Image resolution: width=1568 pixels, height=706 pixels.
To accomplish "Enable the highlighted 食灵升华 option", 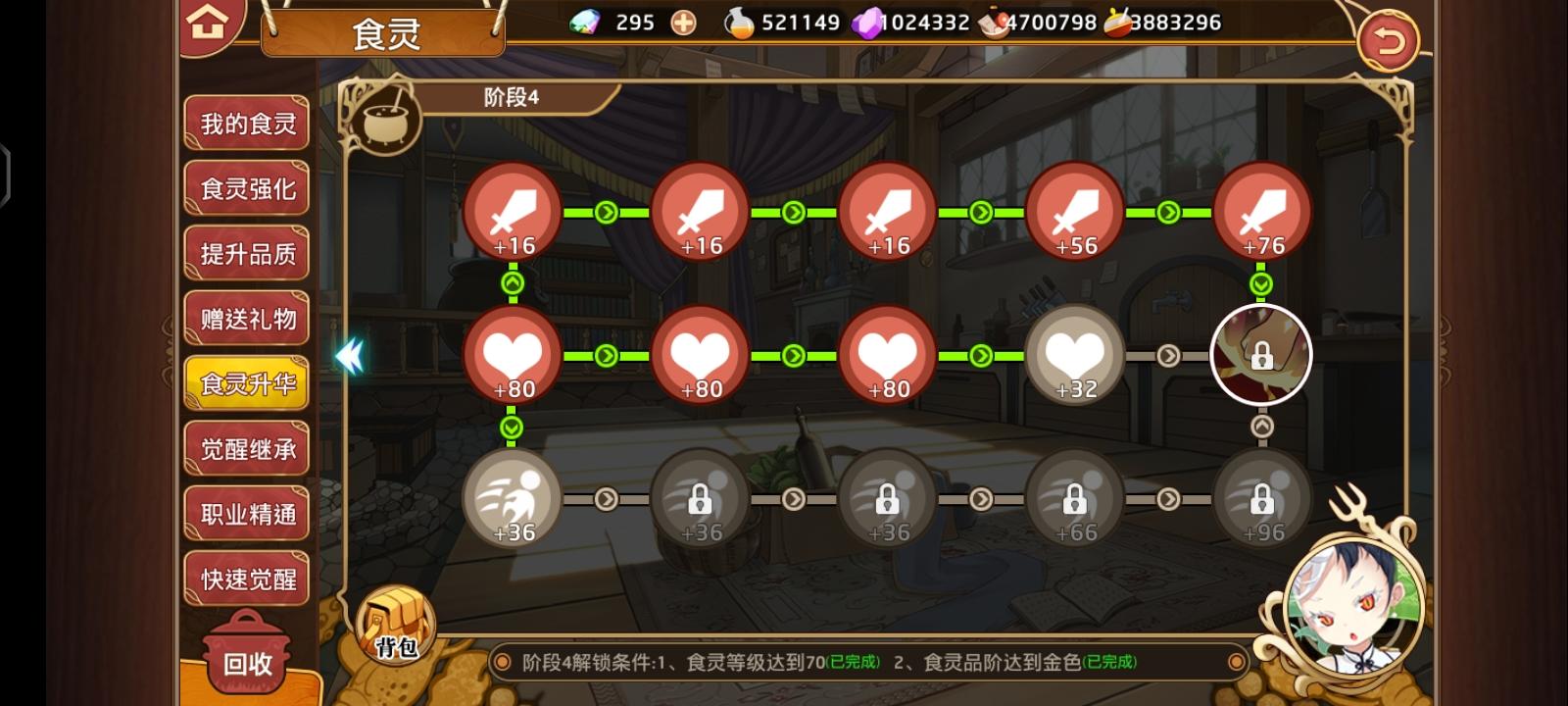I will coord(246,383).
